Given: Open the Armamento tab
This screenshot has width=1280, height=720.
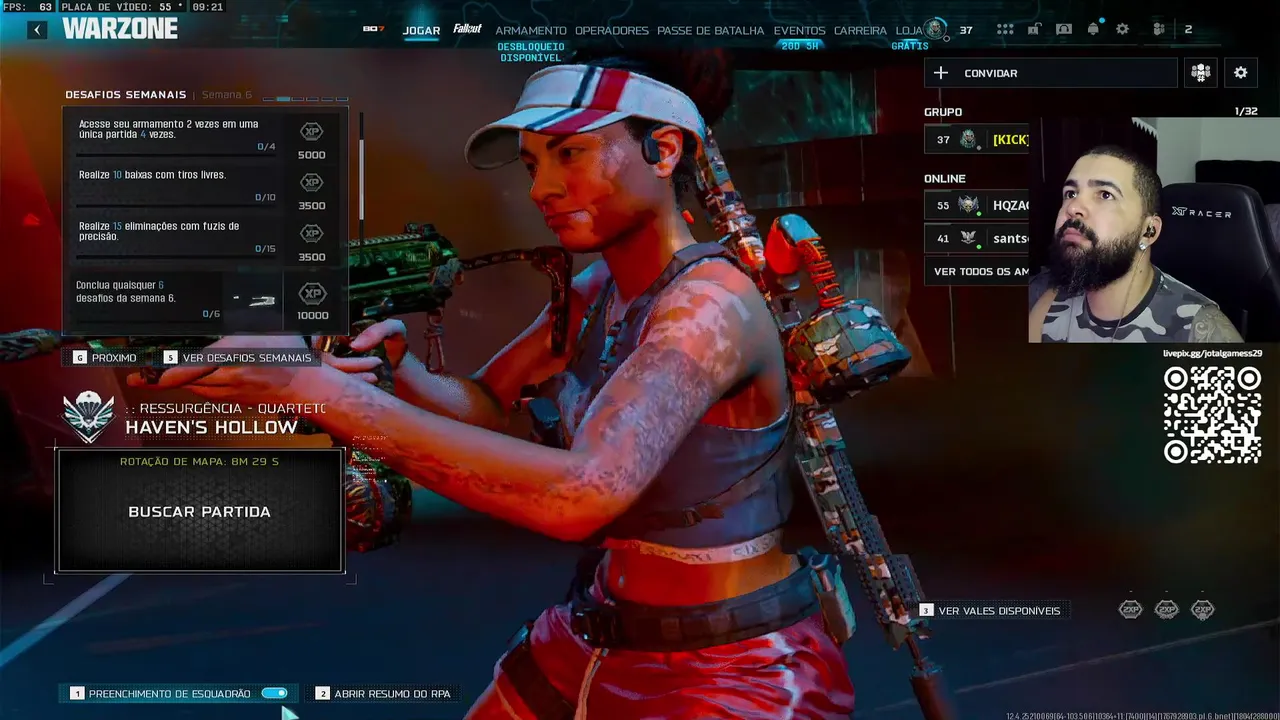Looking at the screenshot, I should 531,31.
